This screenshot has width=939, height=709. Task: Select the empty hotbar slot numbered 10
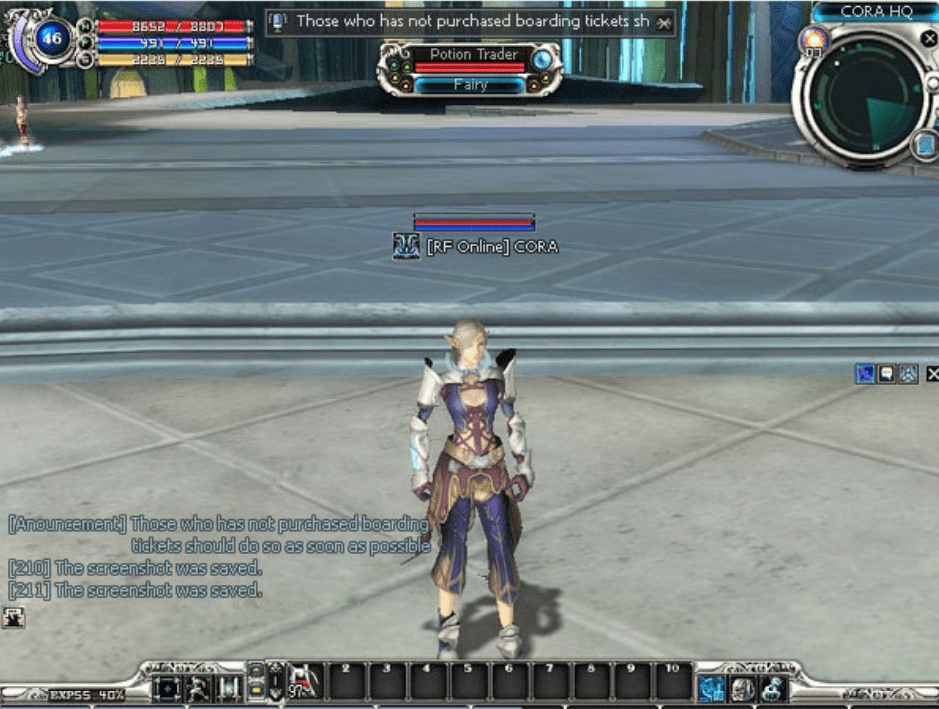674,682
